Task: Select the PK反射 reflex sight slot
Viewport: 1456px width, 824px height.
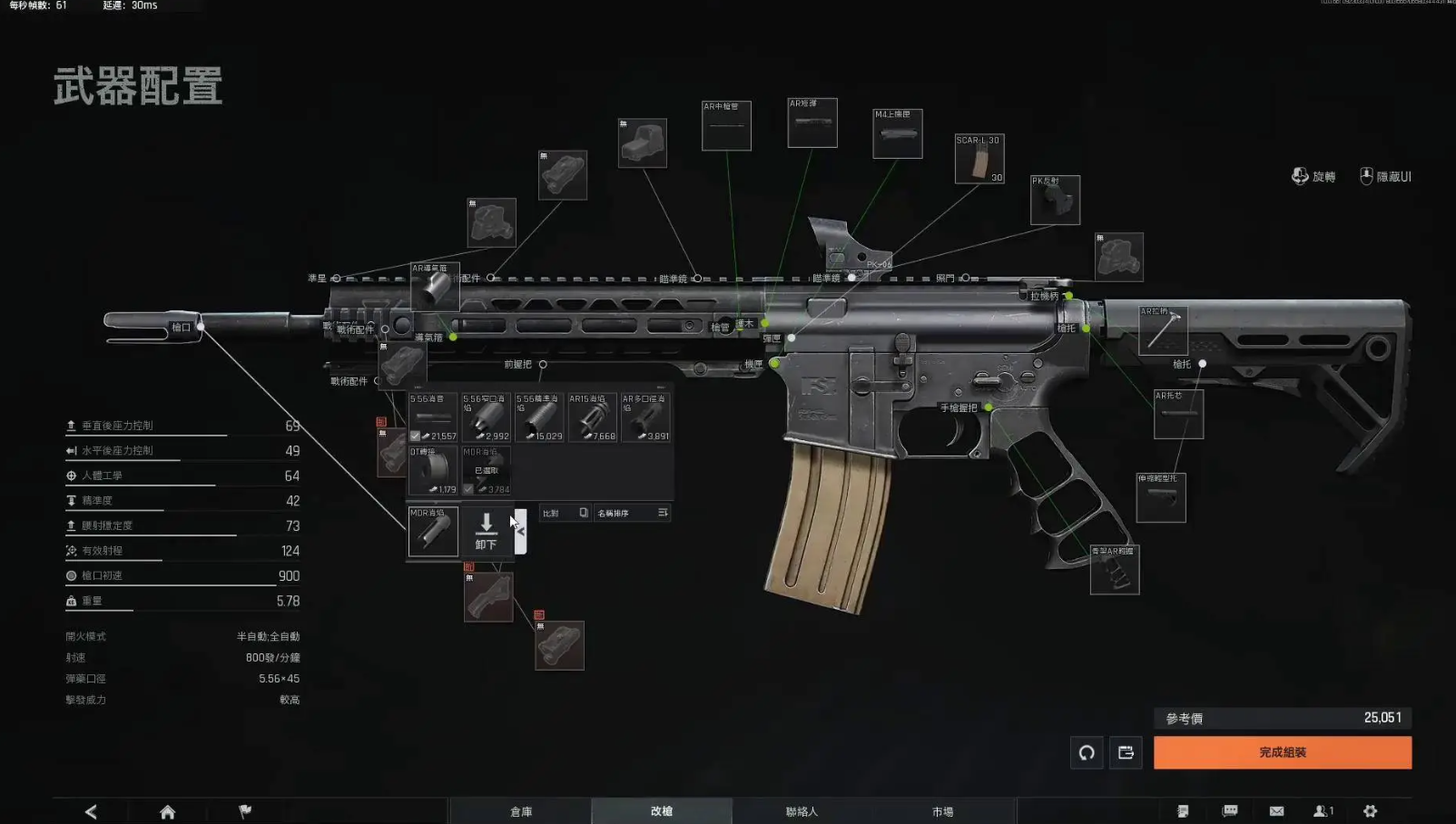Action: (1055, 200)
